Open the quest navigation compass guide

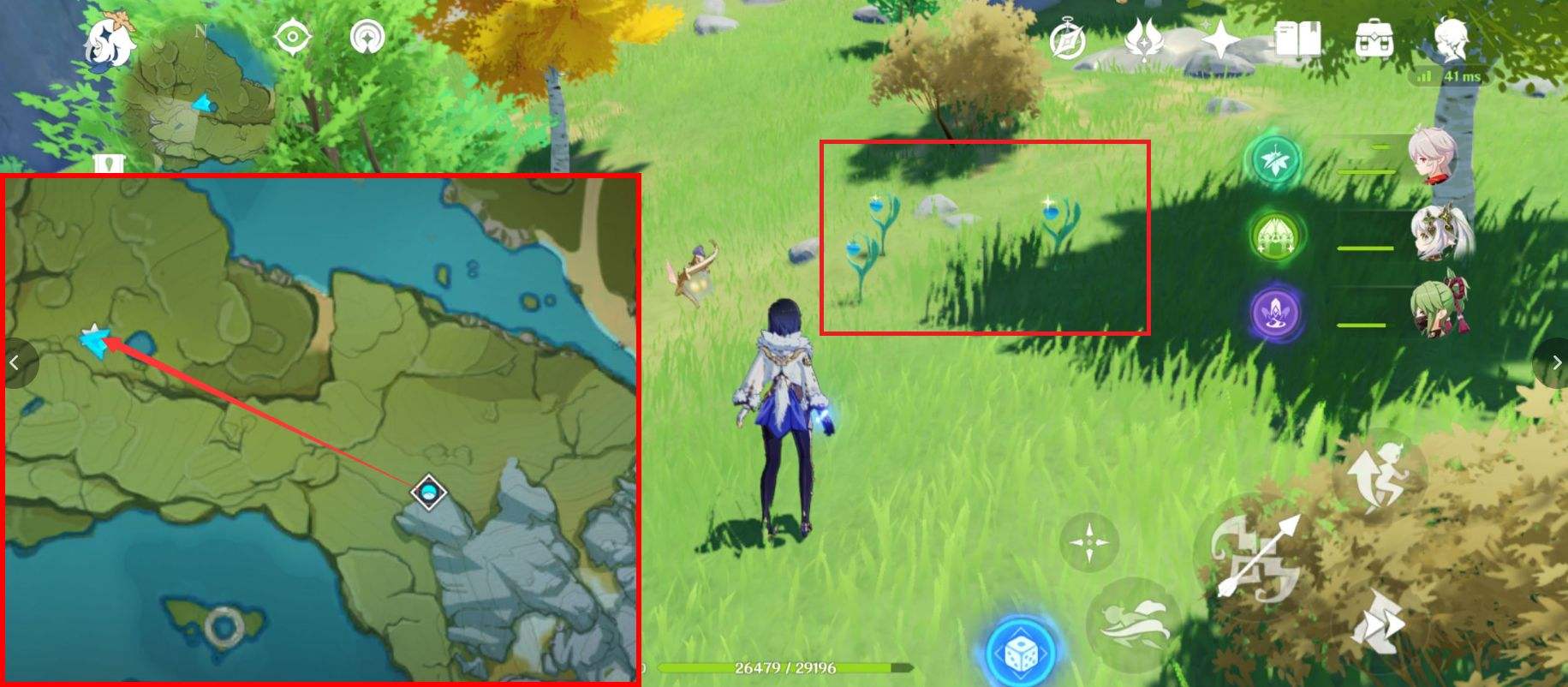(x=367, y=36)
